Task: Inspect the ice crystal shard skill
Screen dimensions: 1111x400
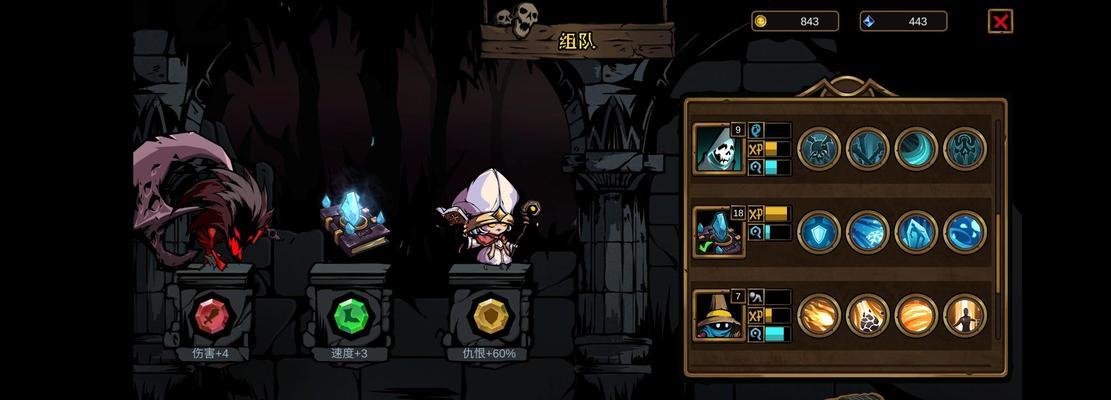Action: (916, 232)
